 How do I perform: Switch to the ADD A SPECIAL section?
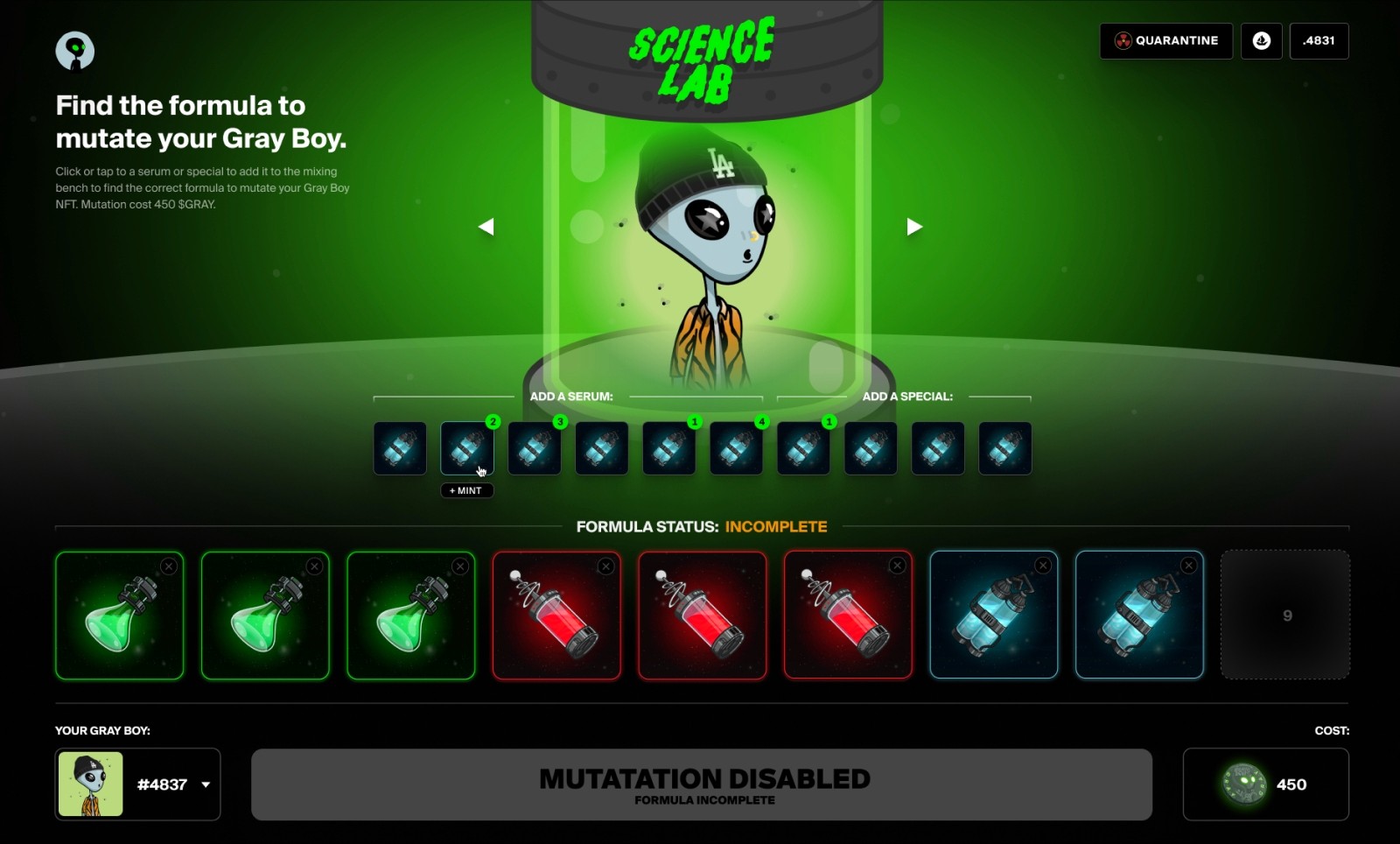[x=906, y=396]
